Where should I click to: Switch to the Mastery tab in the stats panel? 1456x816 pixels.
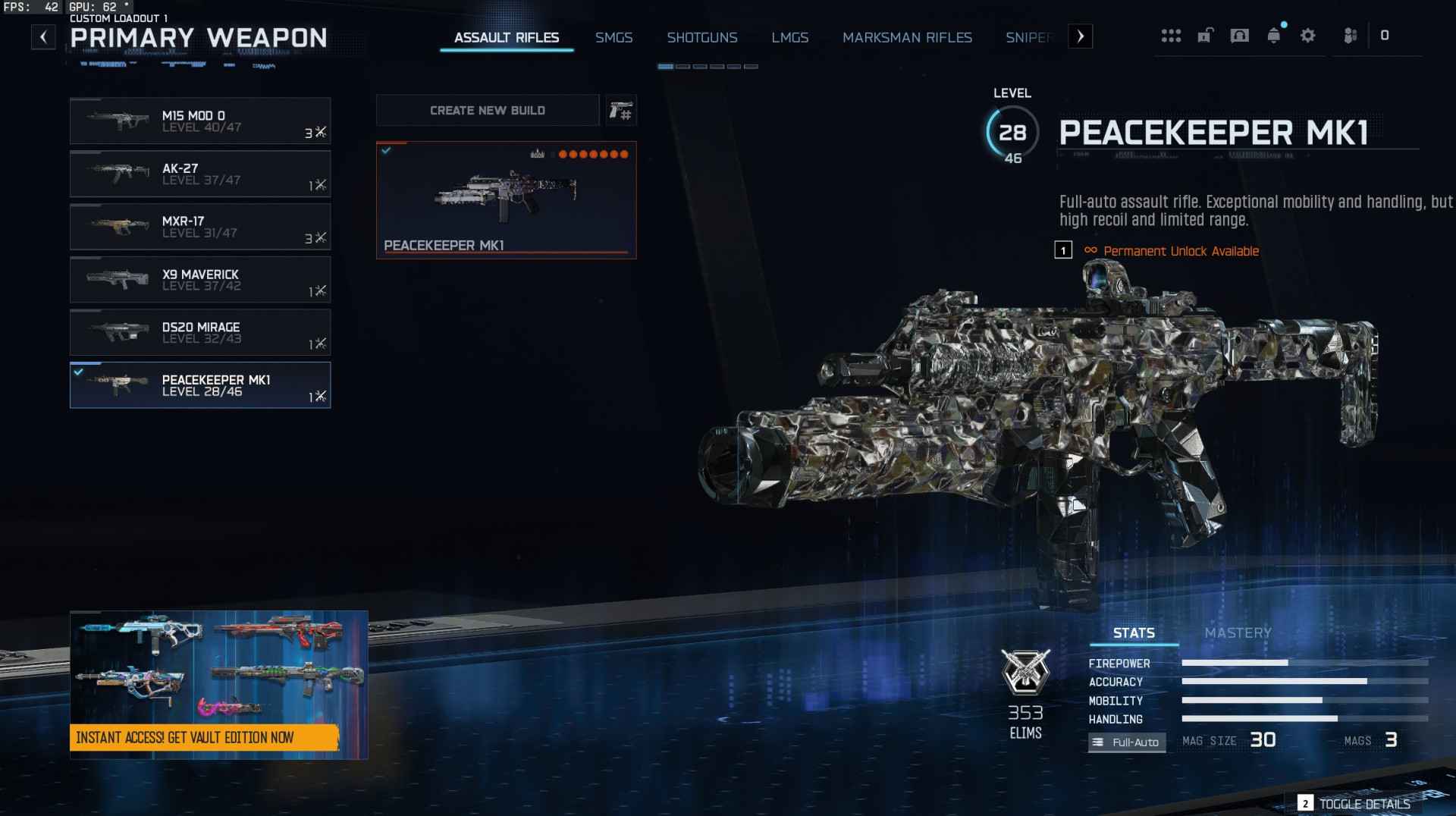coord(1238,632)
